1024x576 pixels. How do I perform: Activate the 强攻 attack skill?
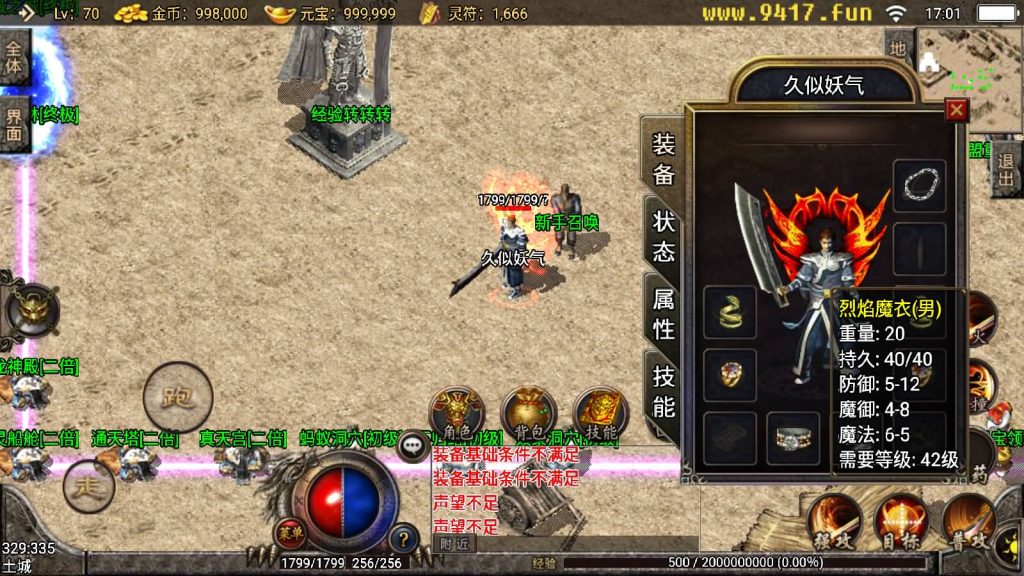[835, 521]
